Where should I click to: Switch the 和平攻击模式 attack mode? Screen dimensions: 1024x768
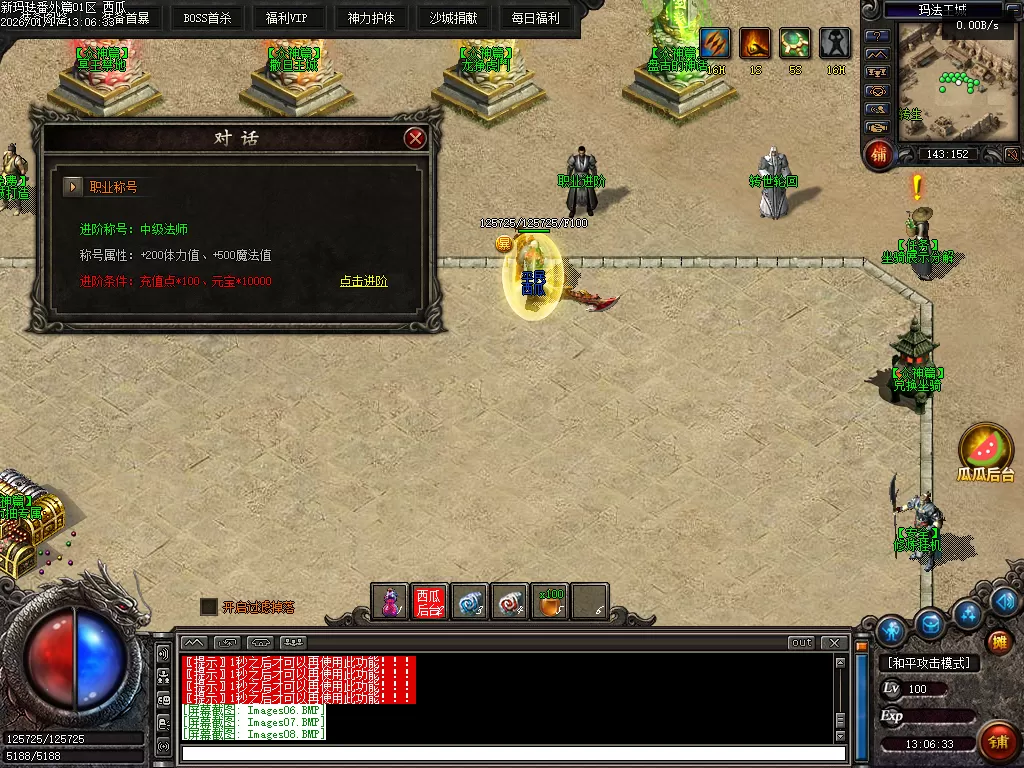point(929,663)
